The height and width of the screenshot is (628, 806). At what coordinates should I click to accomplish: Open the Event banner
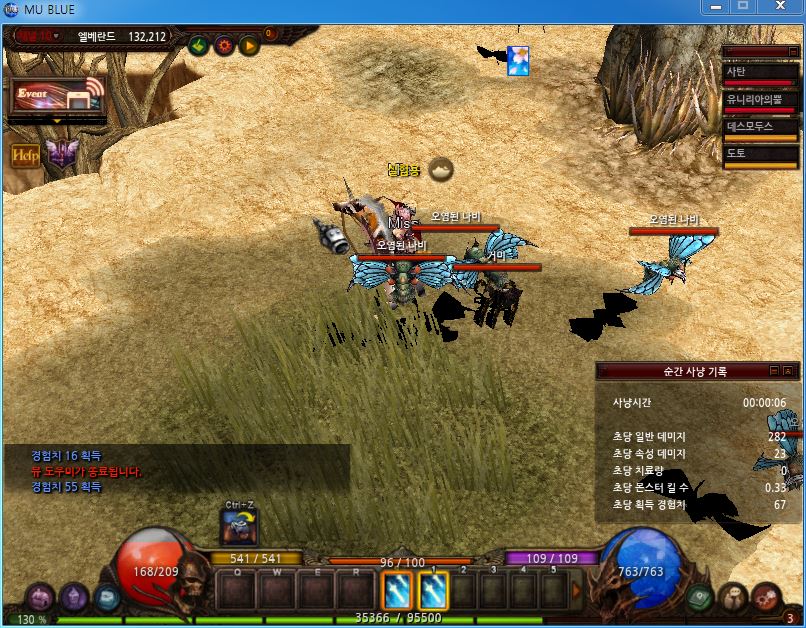pos(57,96)
